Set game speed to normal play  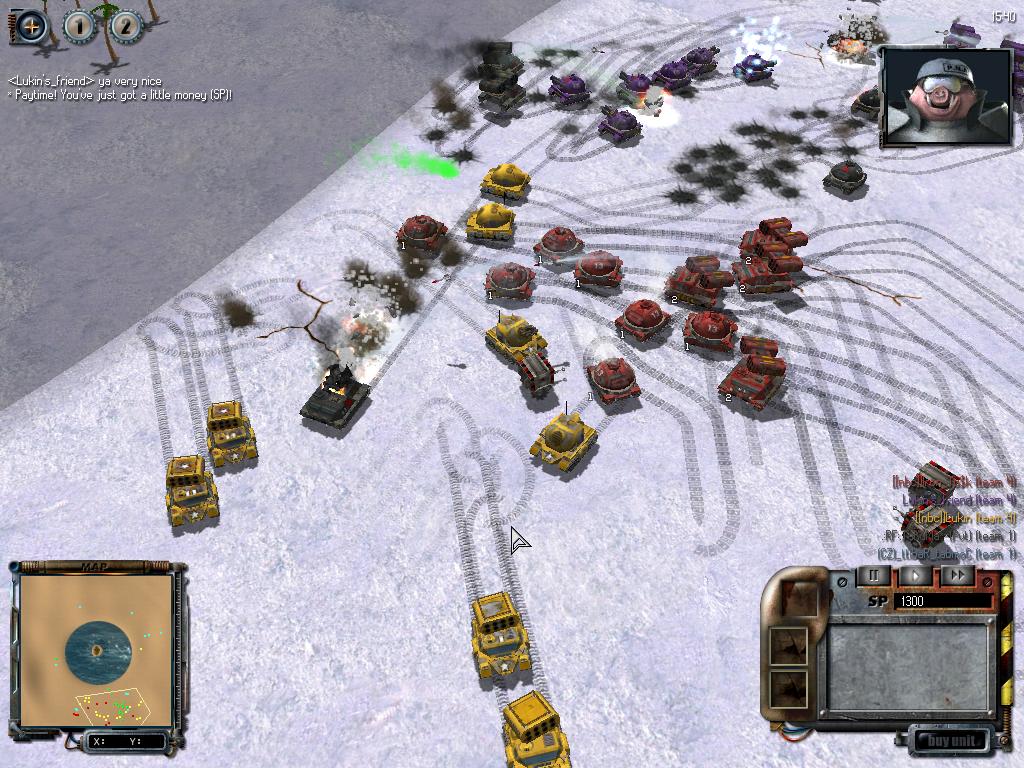pos(915,576)
